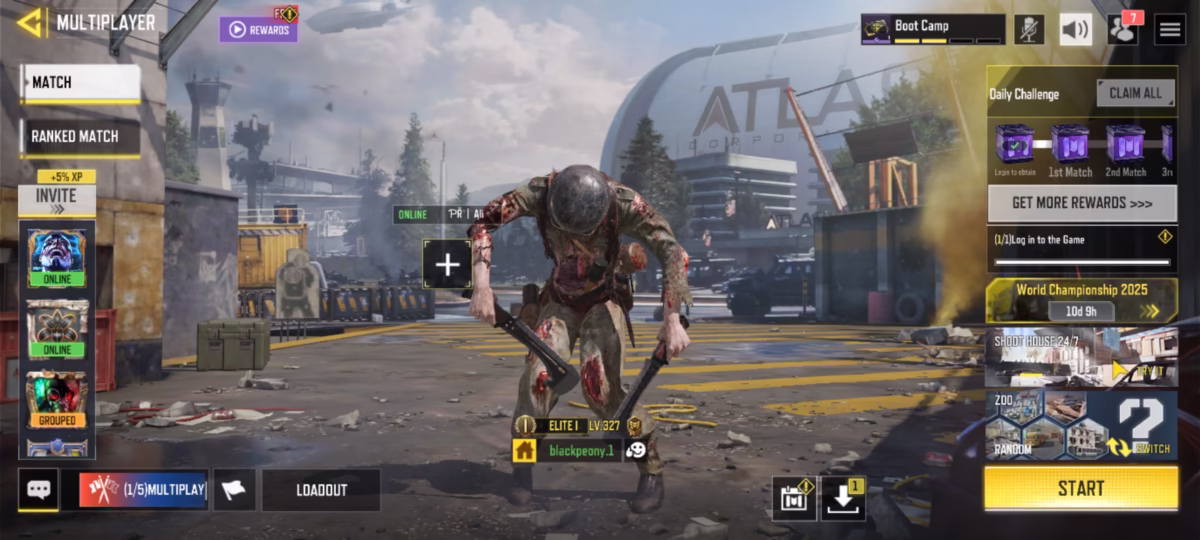Click the white flag icon button
Screen dimensions: 1200x540
point(234,490)
